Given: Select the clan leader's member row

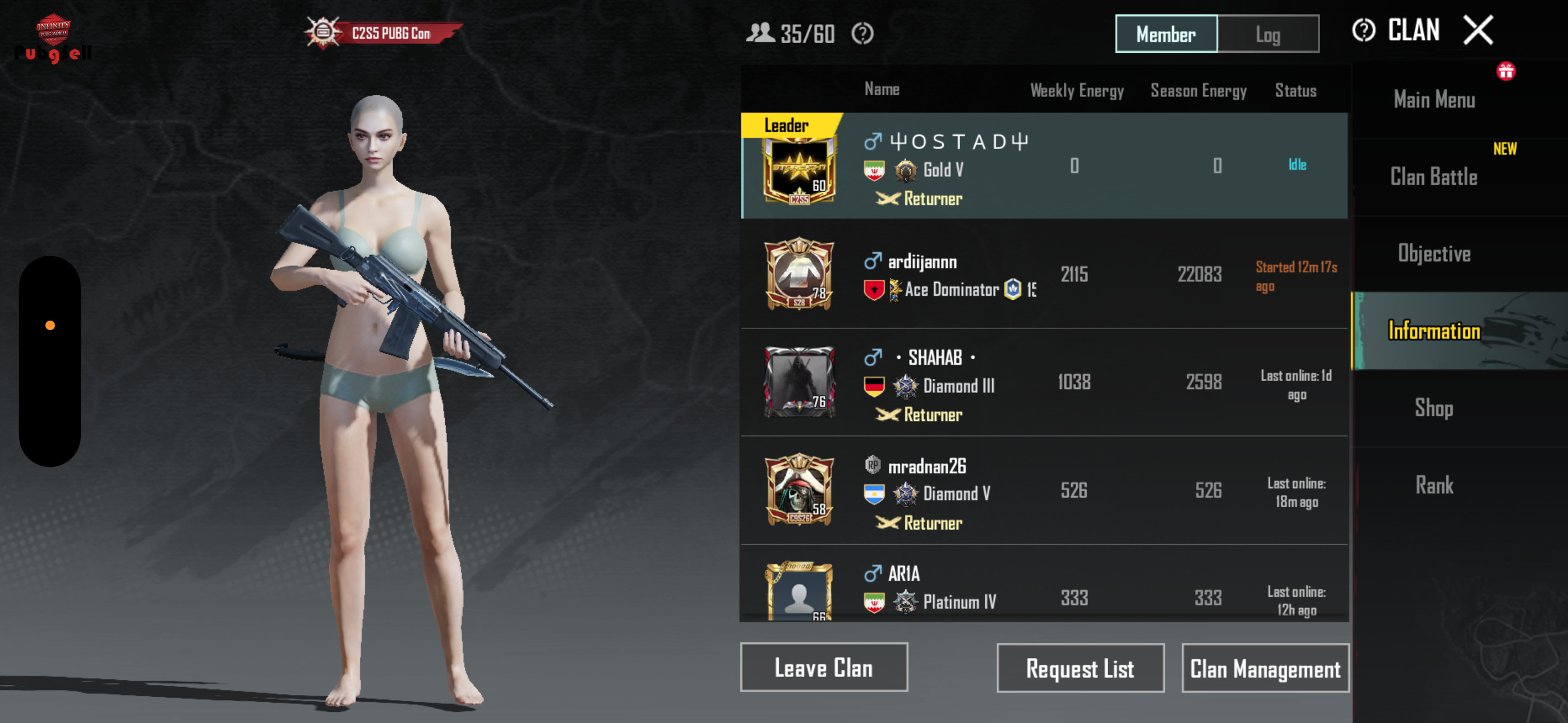Looking at the screenshot, I should coord(1043,165).
